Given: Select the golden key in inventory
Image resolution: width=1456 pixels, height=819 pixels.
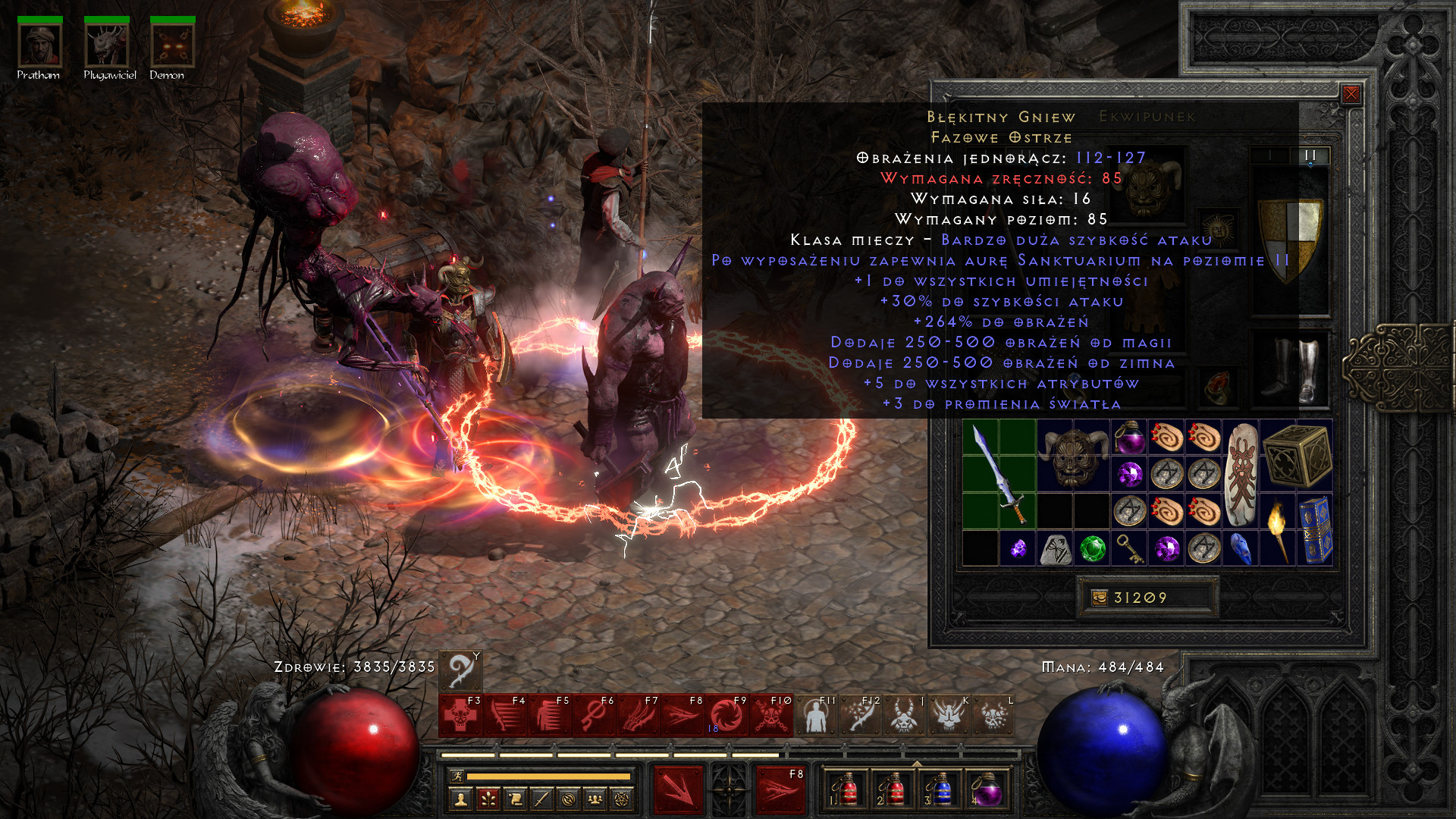Looking at the screenshot, I should point(1129,548).
